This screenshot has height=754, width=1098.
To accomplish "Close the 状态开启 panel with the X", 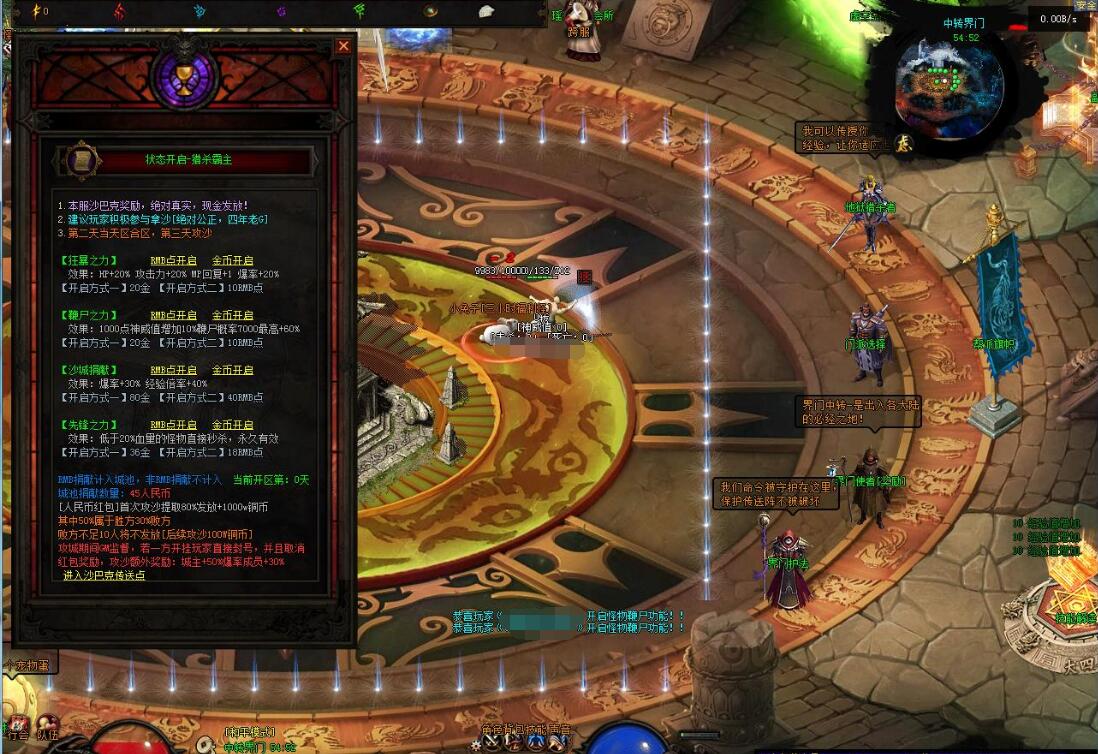I will 343,46.
